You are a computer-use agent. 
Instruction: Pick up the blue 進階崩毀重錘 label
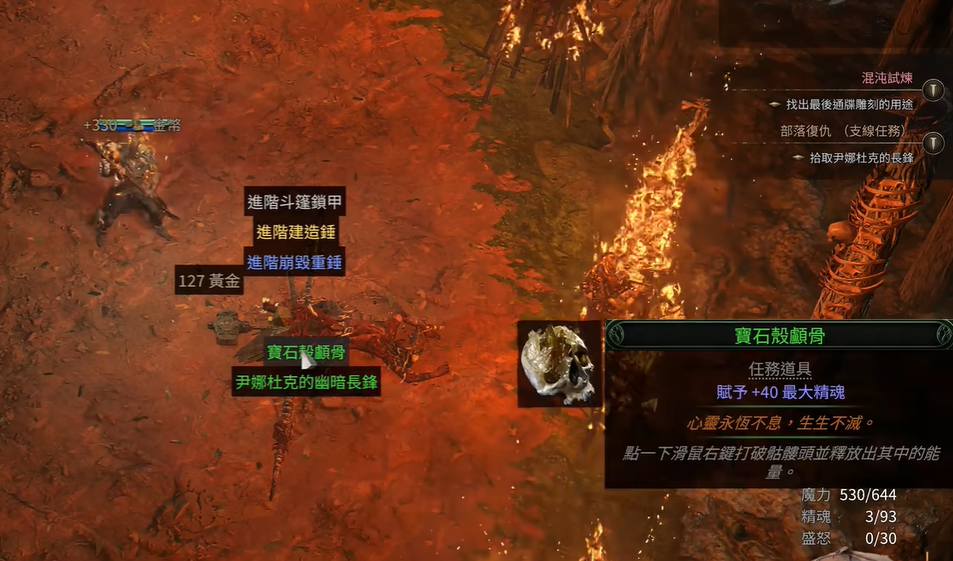pos(295,263)
